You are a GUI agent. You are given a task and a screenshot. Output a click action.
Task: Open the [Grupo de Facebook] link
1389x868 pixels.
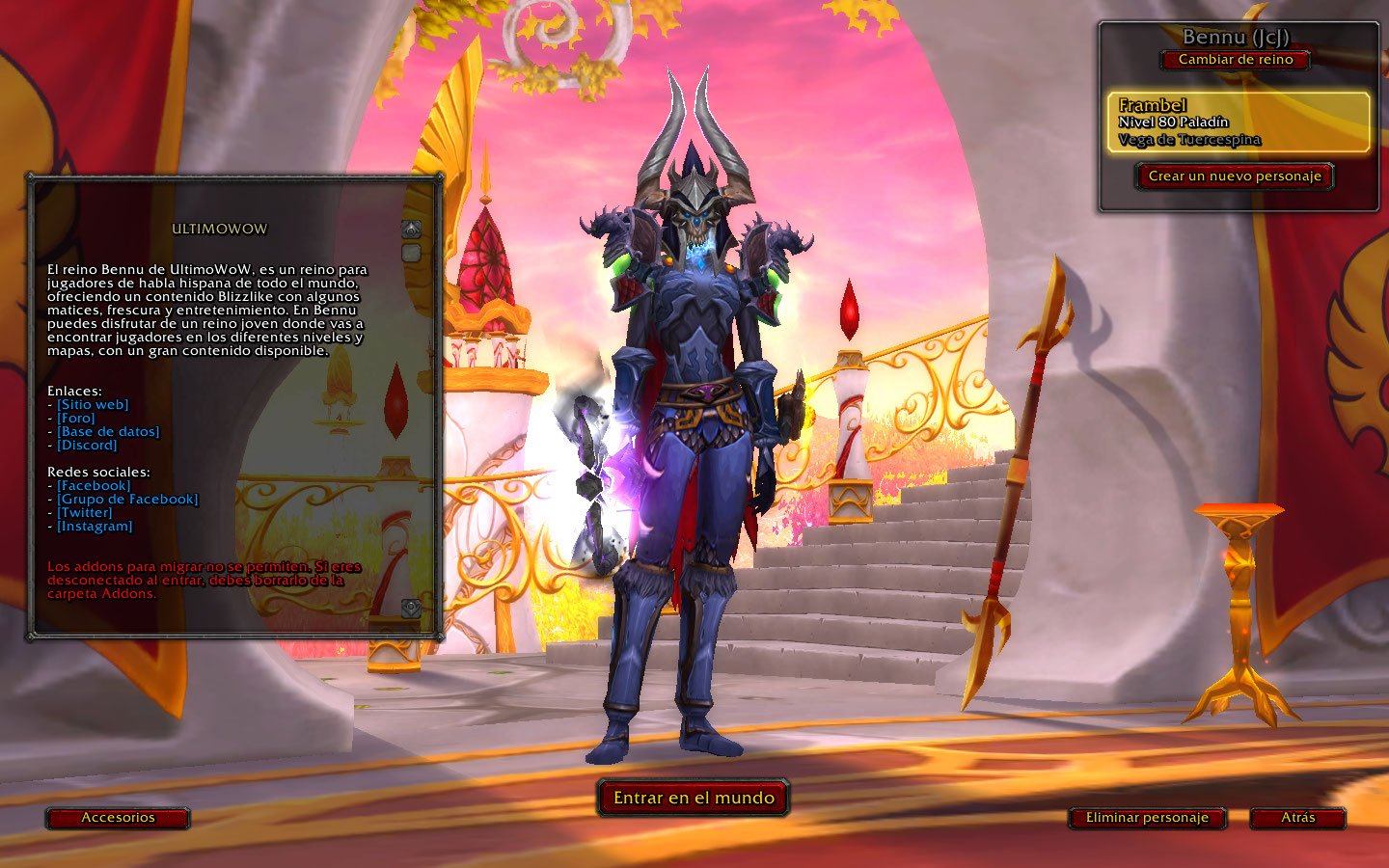pos(127,500)
